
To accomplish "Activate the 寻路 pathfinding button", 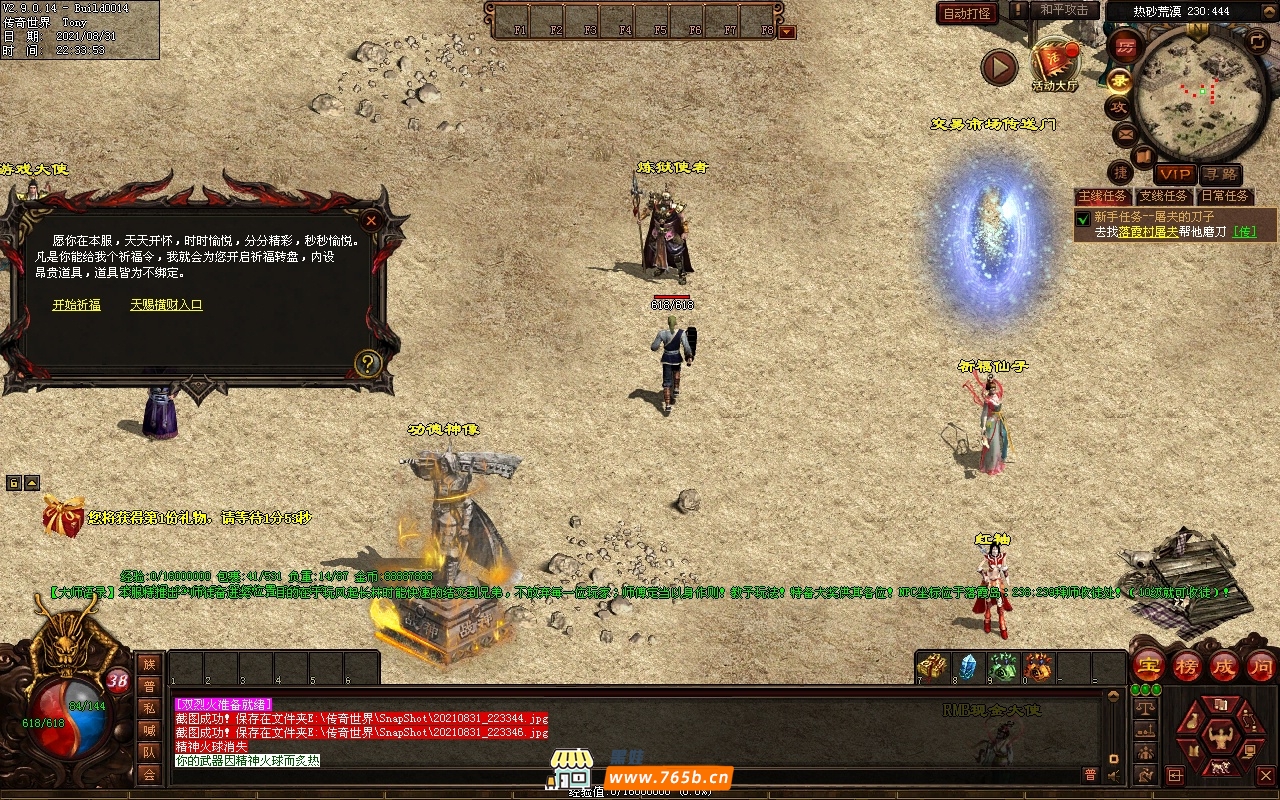I will tap(1219, 174).
